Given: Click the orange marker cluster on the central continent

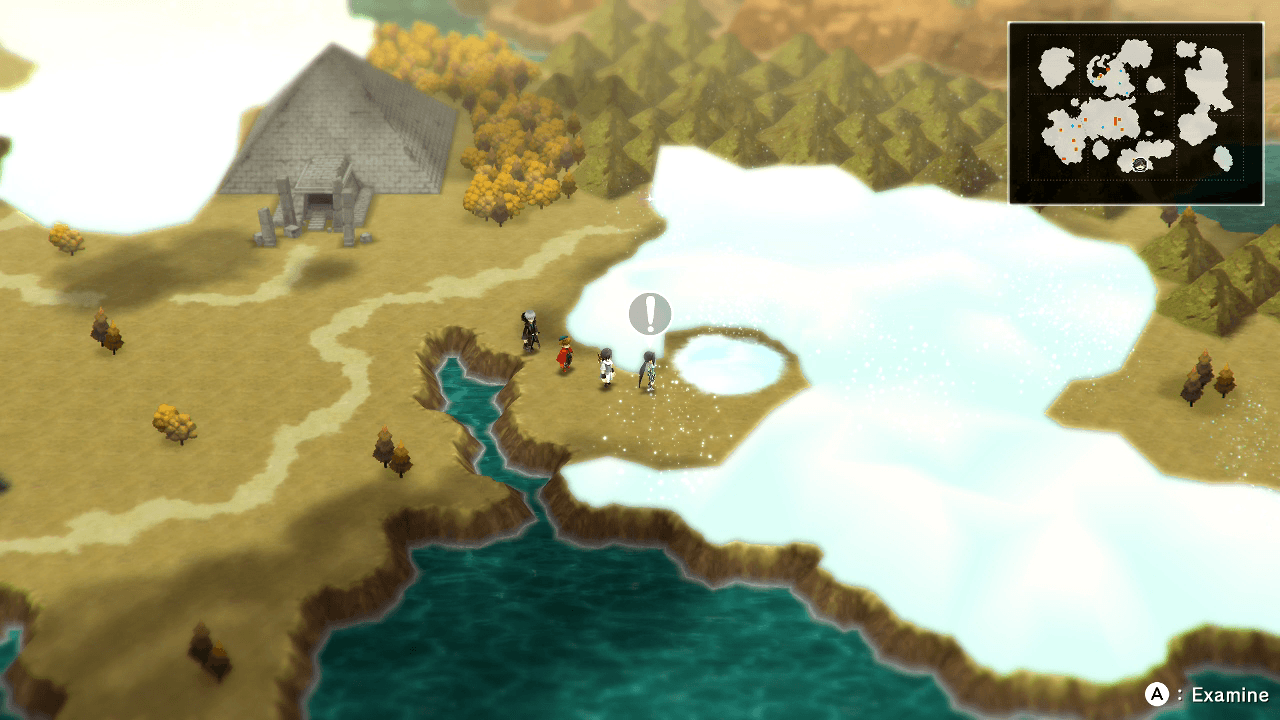Looking at the screenshot, I should click(1114, 121).
